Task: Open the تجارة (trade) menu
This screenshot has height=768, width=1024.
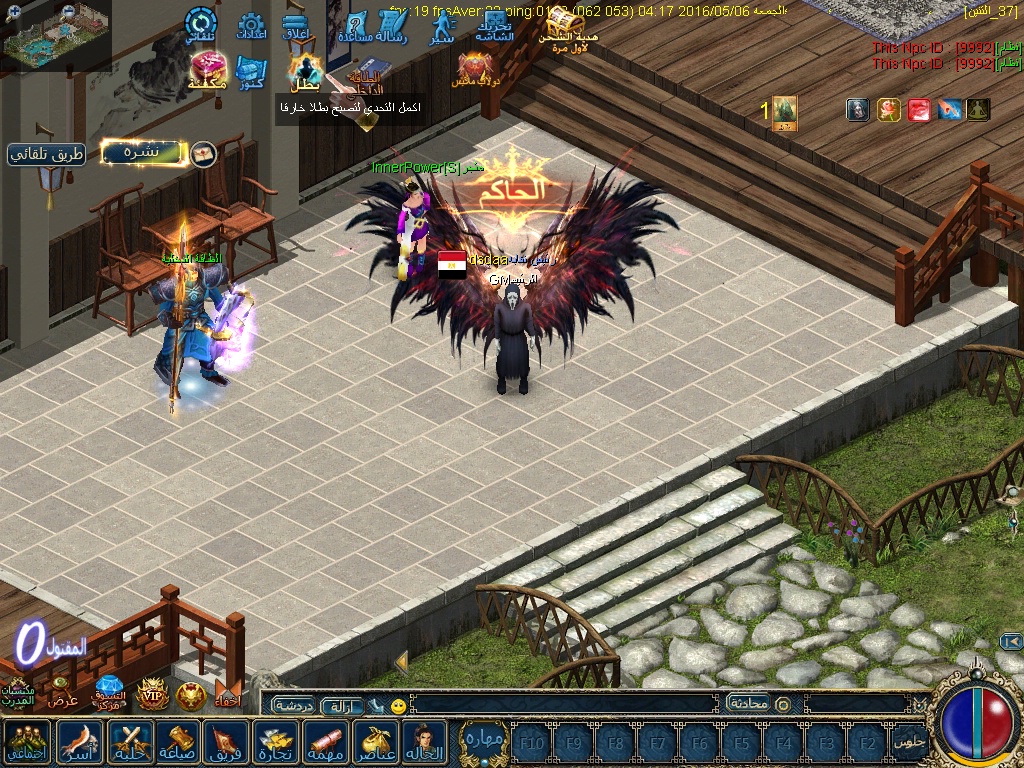Action: 277,743
